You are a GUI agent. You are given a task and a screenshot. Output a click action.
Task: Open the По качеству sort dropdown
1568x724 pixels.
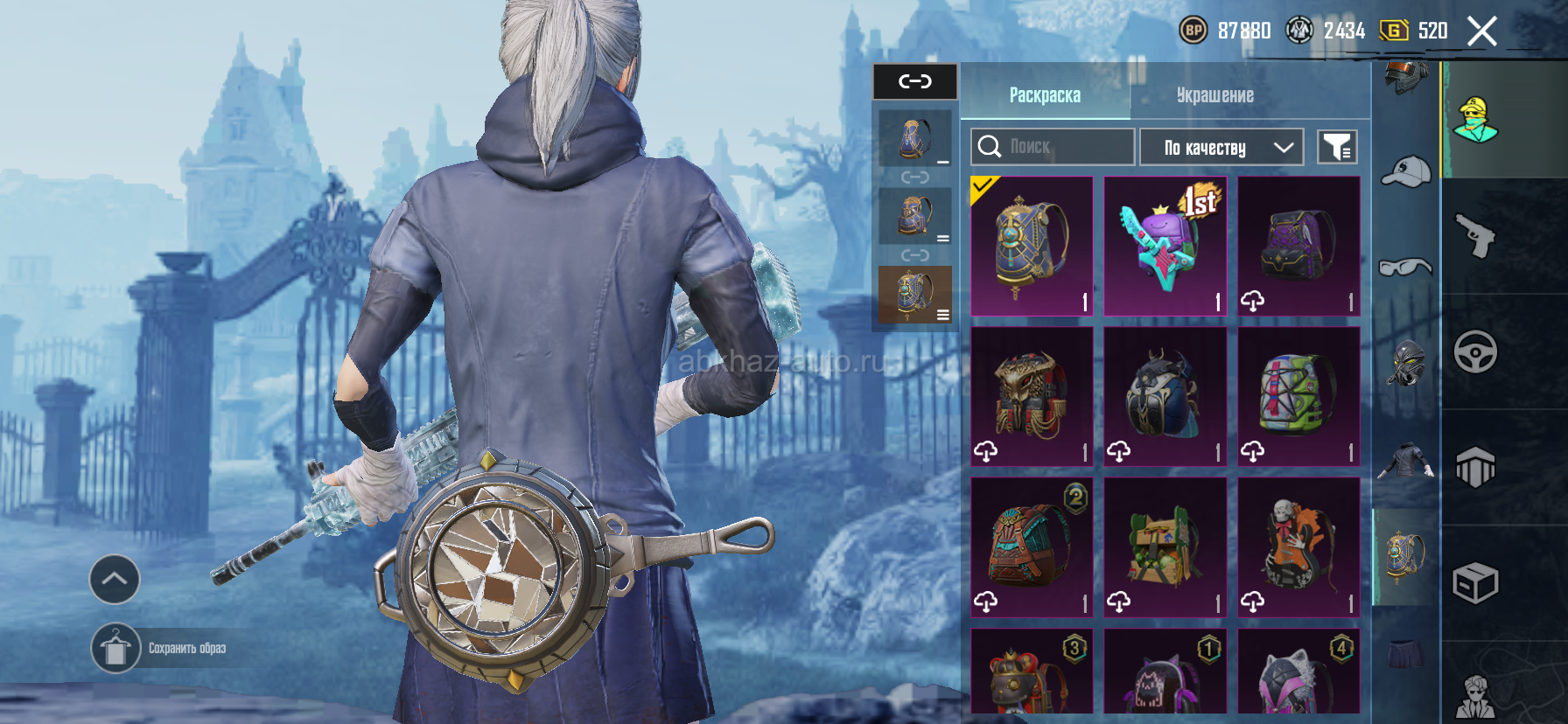click(1221, 147)
